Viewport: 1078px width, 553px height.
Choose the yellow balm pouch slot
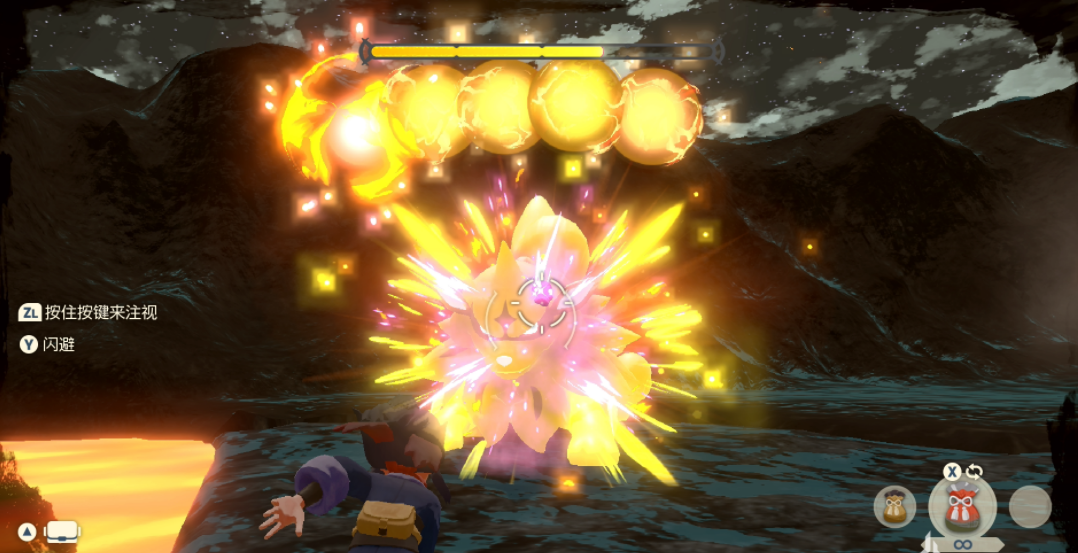894,508
